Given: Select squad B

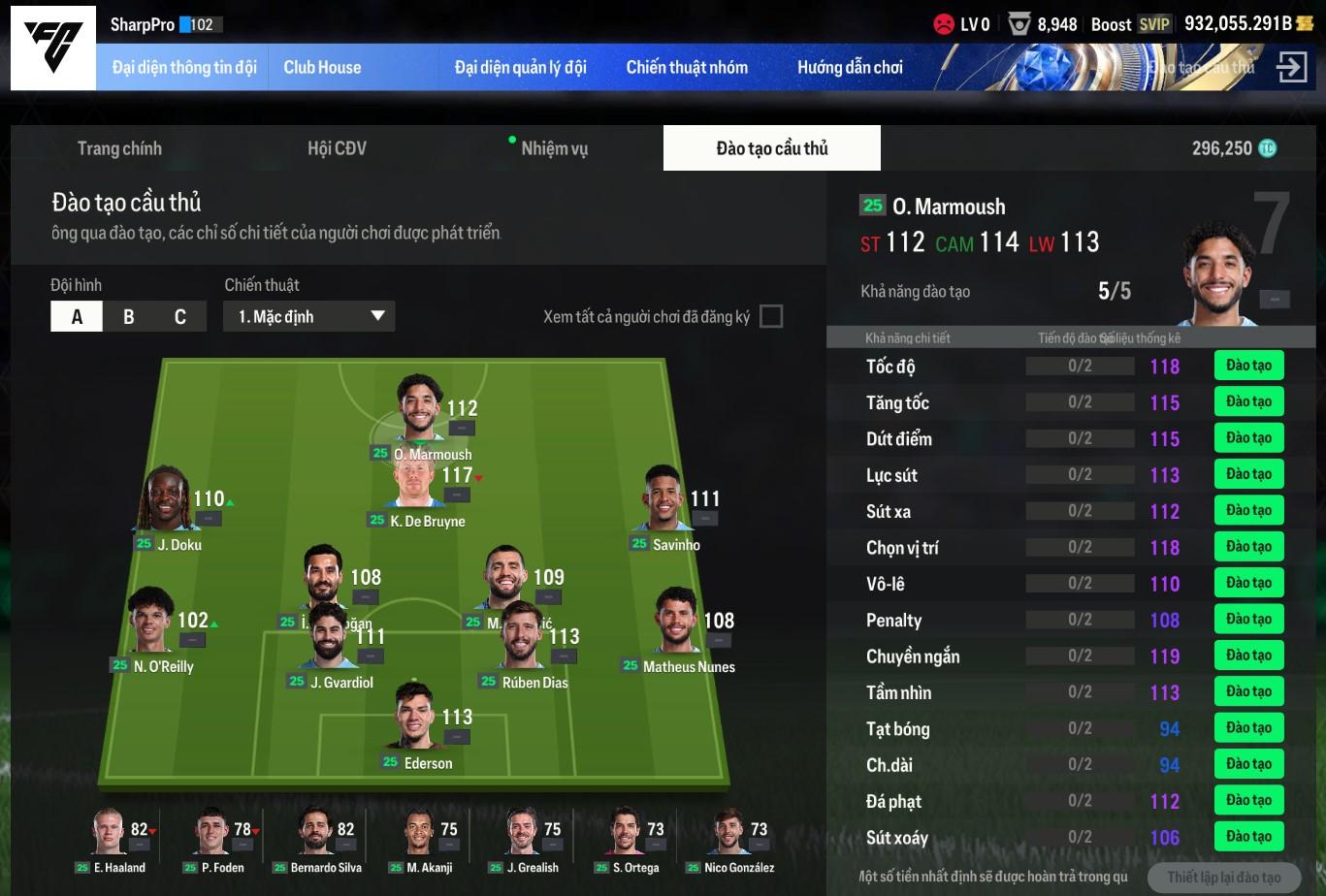Looking at the screenshot, I should 128,316.
